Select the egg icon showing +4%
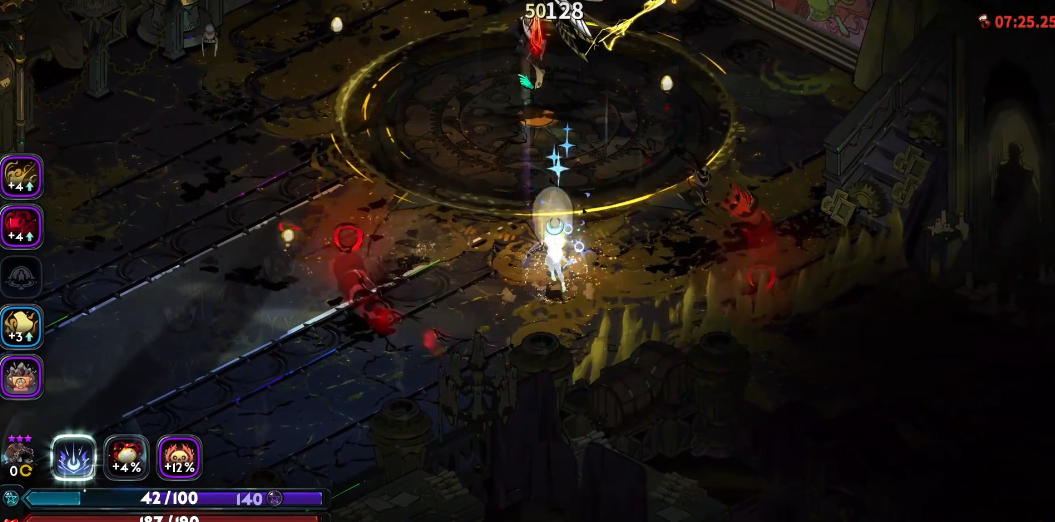This screenshot has width=1055, height=522. tap(127, 457)
